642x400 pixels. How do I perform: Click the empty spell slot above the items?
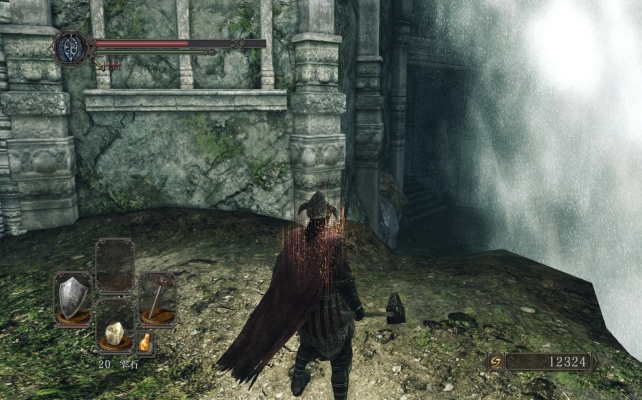[x=115, y=264]
